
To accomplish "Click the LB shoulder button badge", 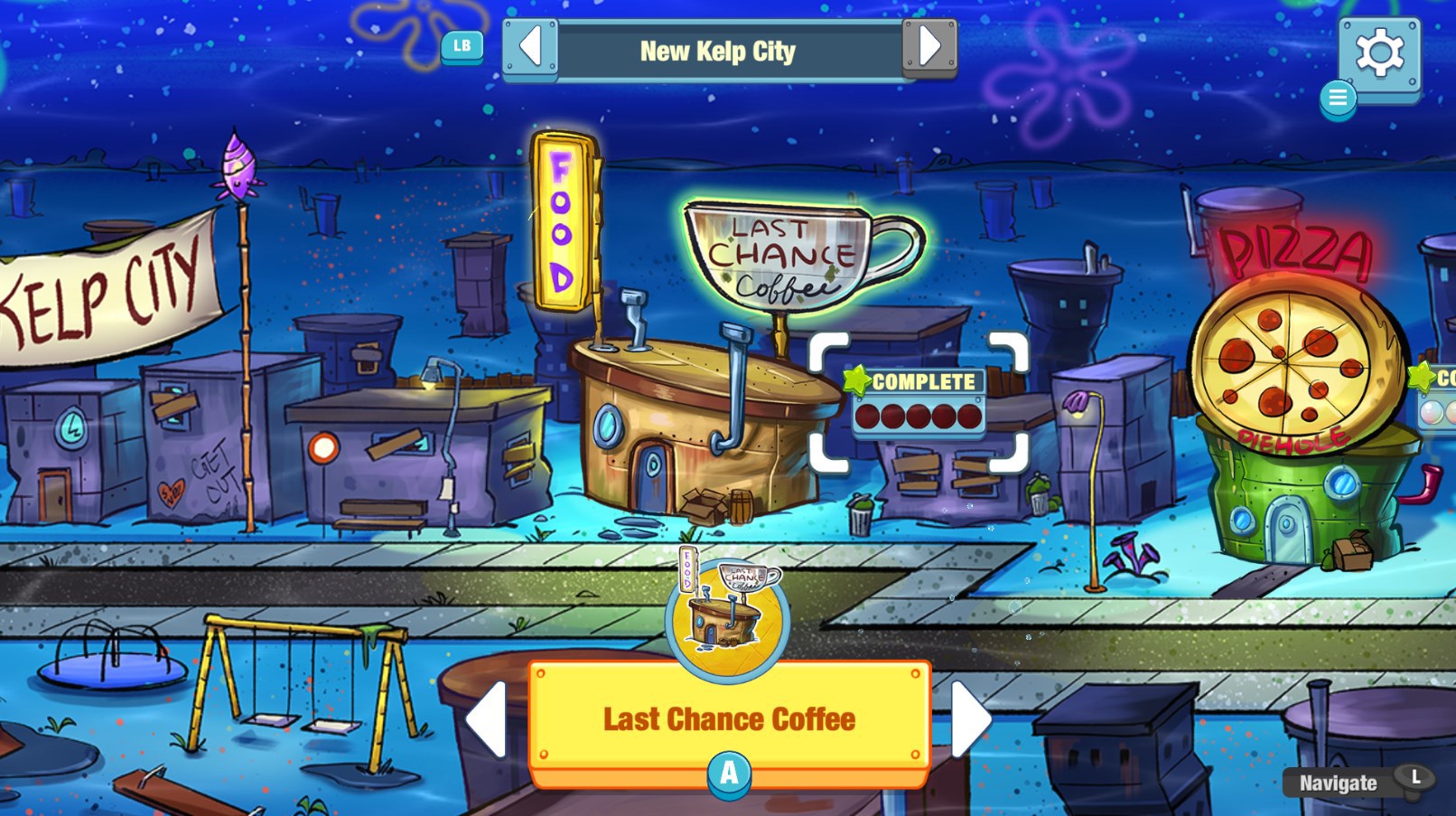I will 461,48.
